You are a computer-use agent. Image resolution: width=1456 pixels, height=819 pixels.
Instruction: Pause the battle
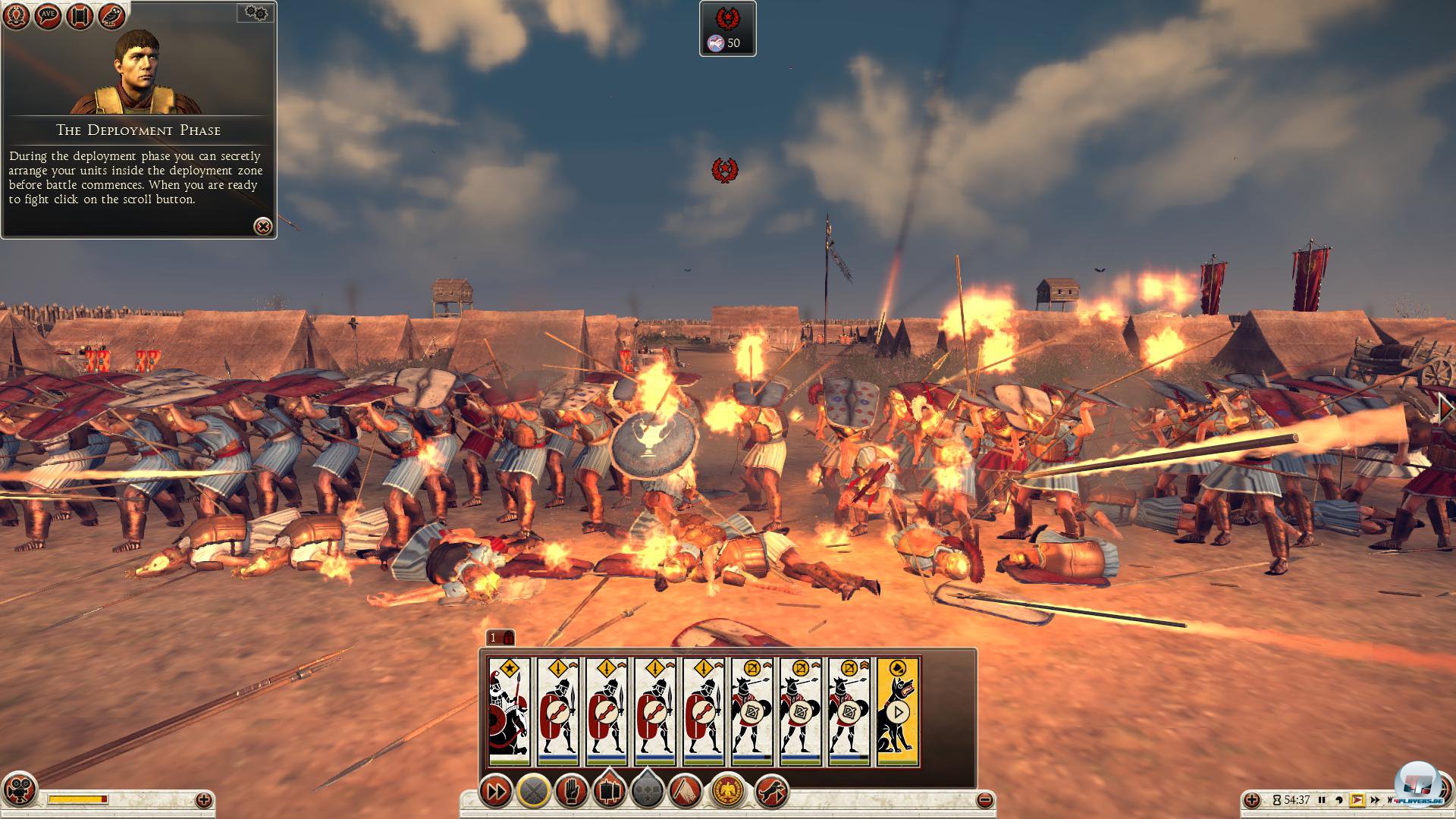pyautogui.click(x=1322, y=800)
